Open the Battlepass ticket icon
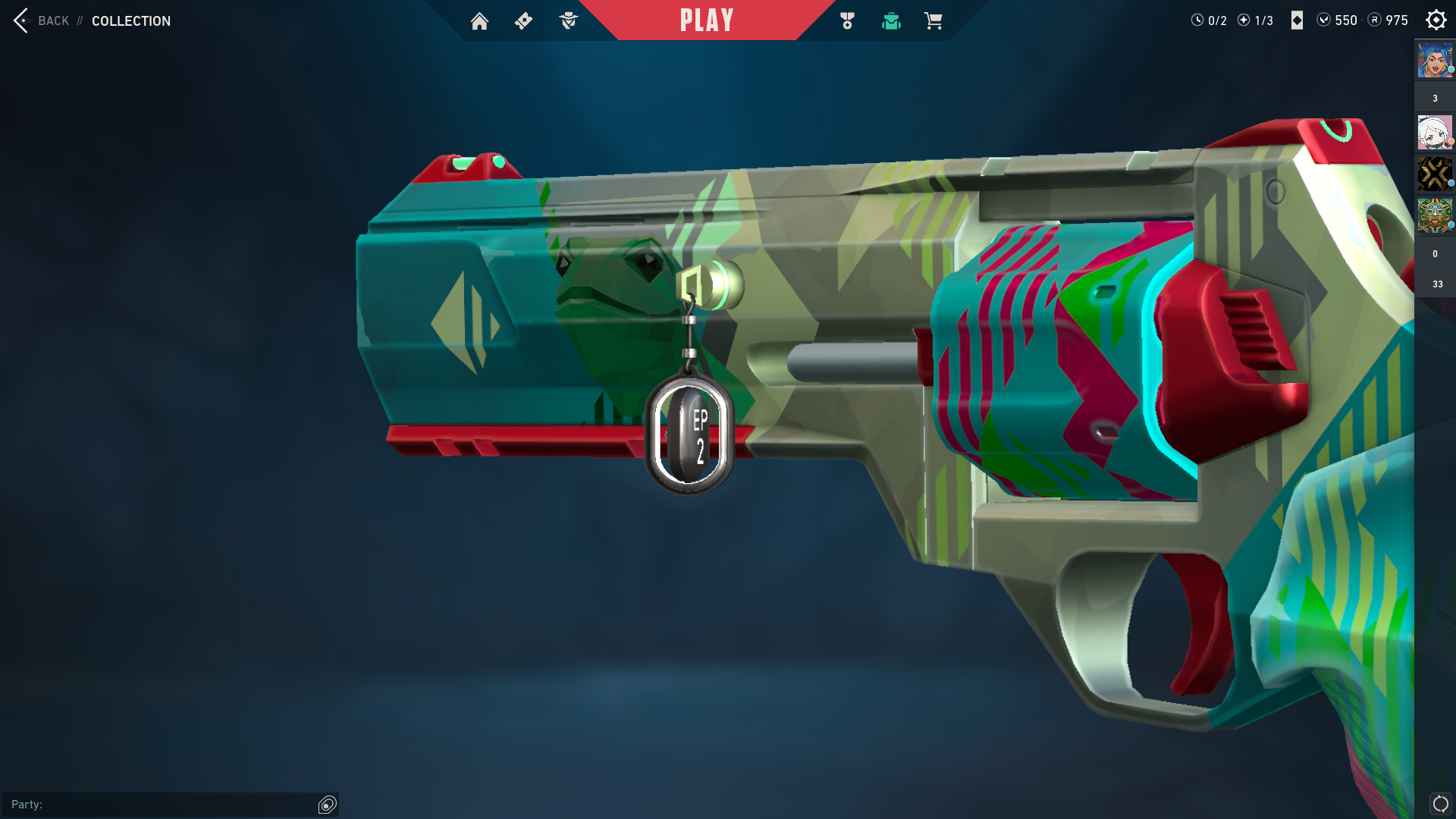The height and width of the screenshot is (819, 1456). (x=523, y=20)
